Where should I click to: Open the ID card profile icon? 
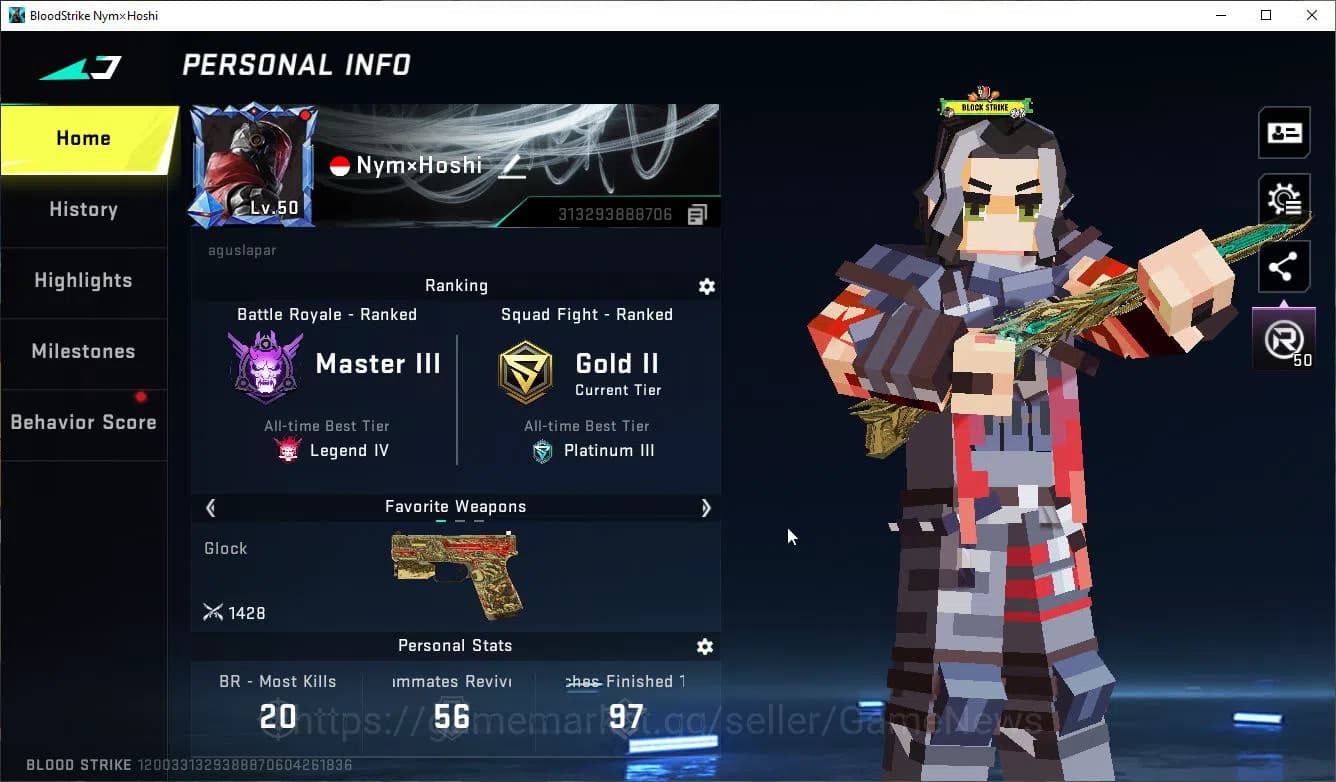1284,132
